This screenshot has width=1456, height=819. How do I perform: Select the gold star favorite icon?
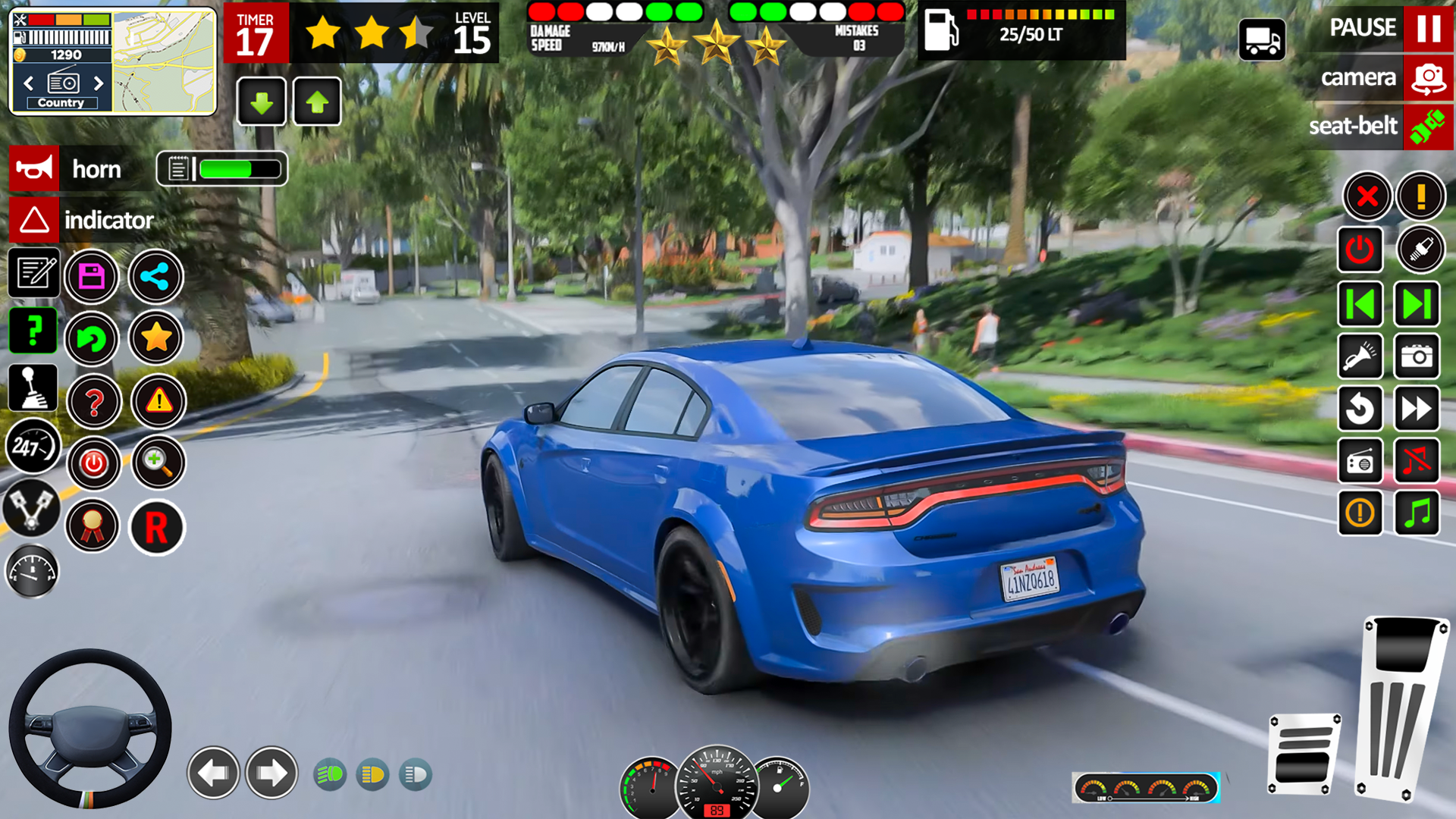click(x=155, y=338)
